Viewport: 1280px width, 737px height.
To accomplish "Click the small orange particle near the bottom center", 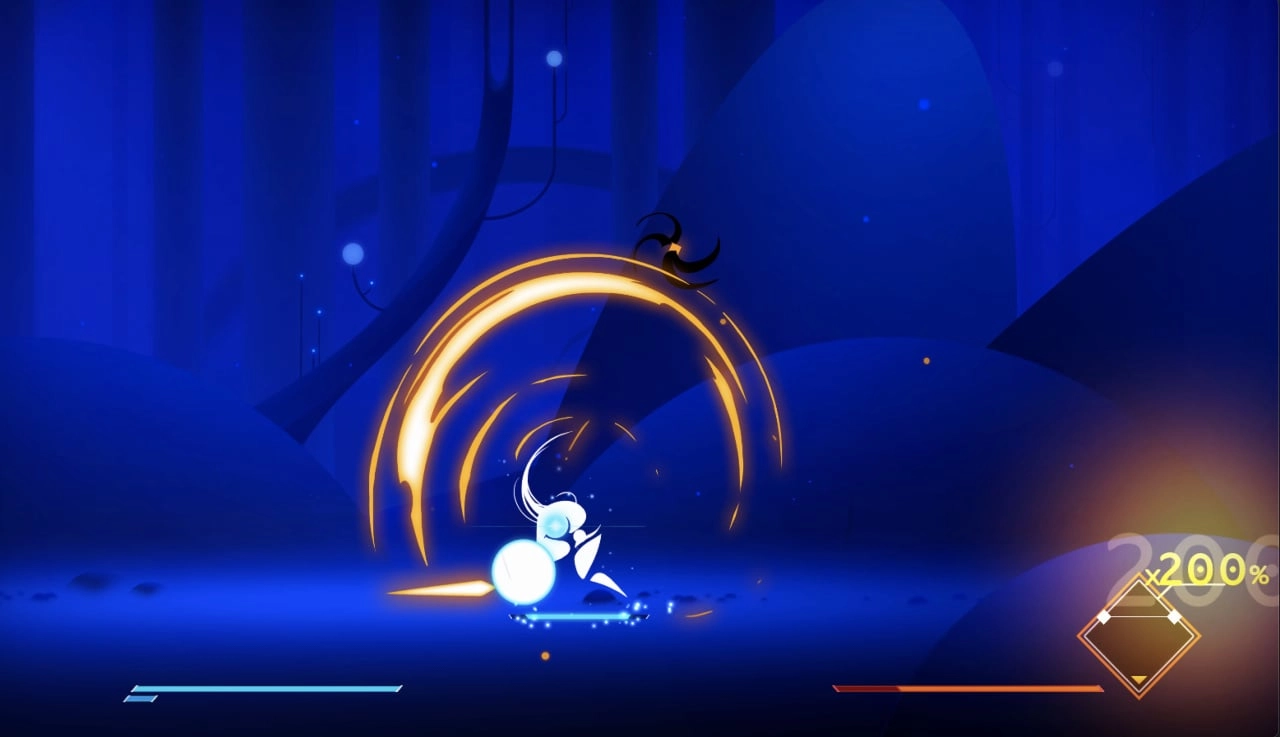I will point(546,656).
